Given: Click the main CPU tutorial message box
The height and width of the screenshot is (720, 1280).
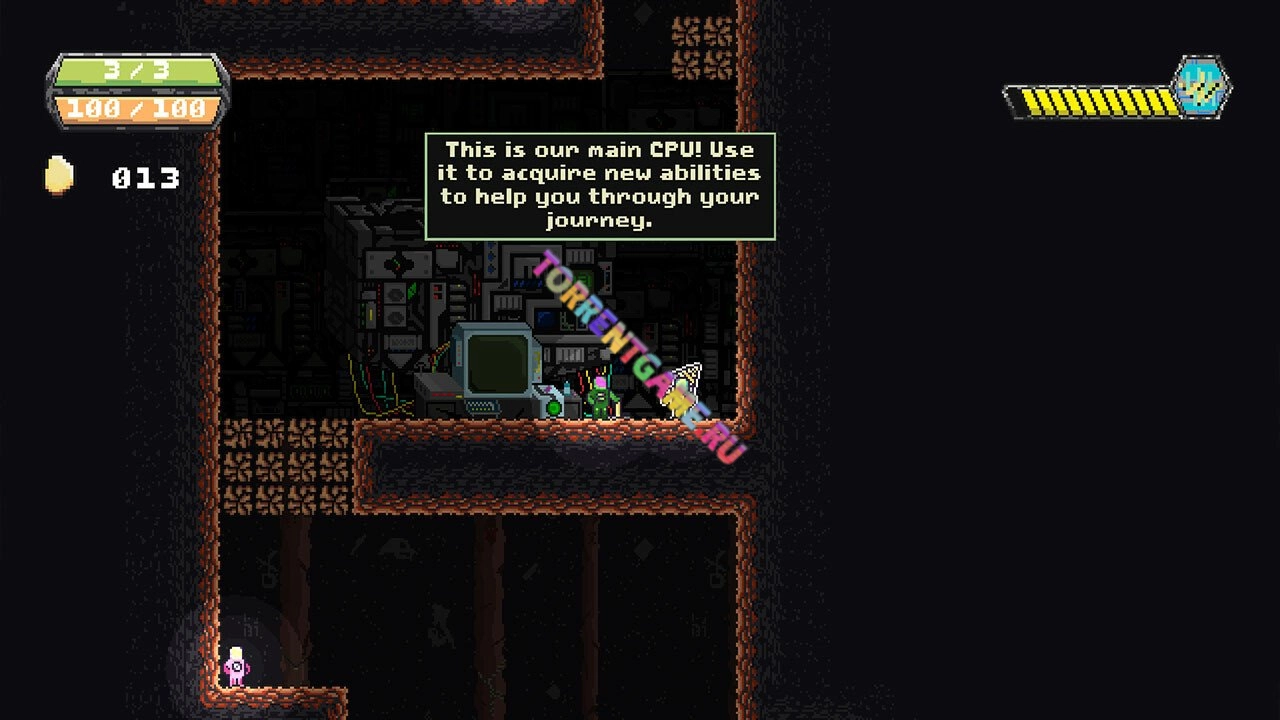Looking at the screenshot, I should tap(600, 186).
